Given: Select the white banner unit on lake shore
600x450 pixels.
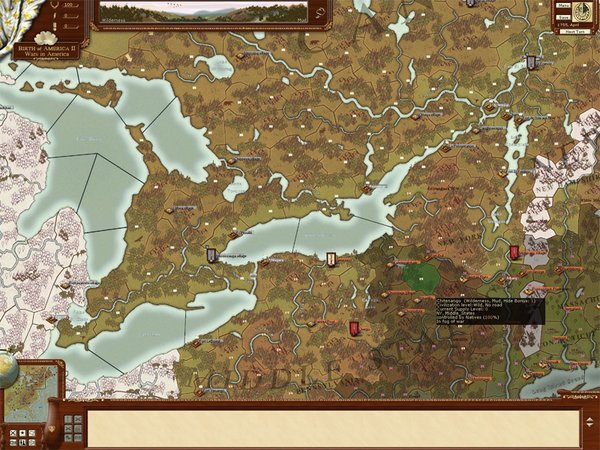Looking at the screenshot, I should coord(330,260).
